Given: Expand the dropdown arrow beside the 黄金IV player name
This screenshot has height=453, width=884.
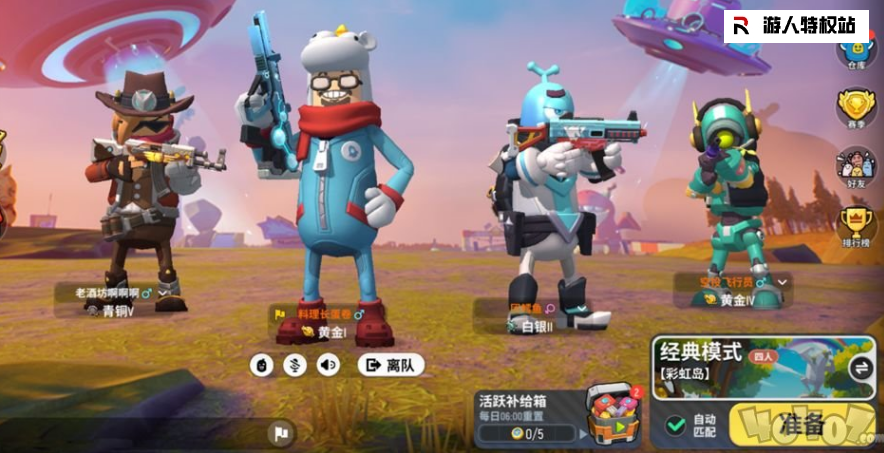Looking at the screenshot, I should point(783,283).
